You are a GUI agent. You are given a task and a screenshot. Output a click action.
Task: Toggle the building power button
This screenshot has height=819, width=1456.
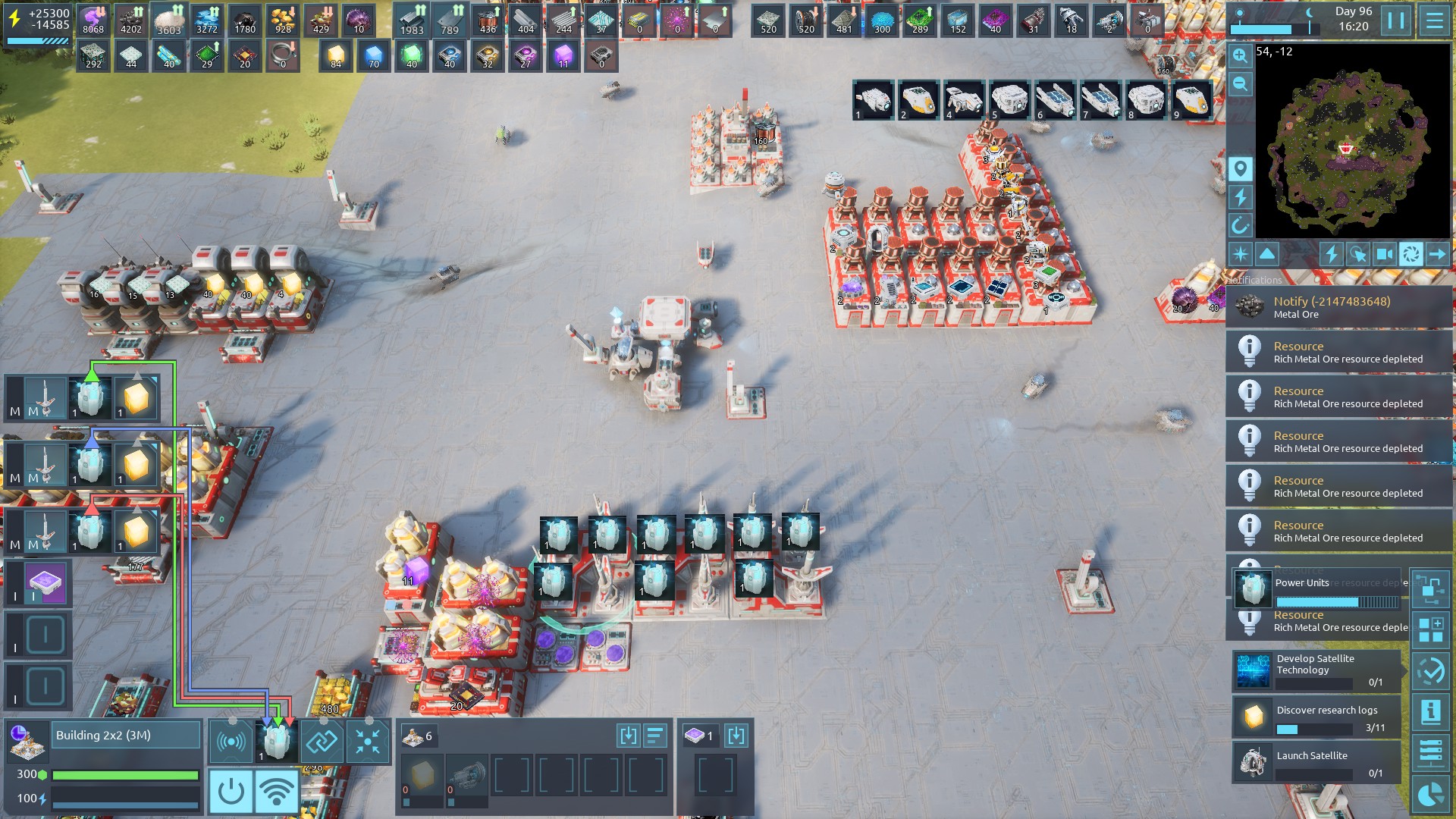[x=231, y=792]
